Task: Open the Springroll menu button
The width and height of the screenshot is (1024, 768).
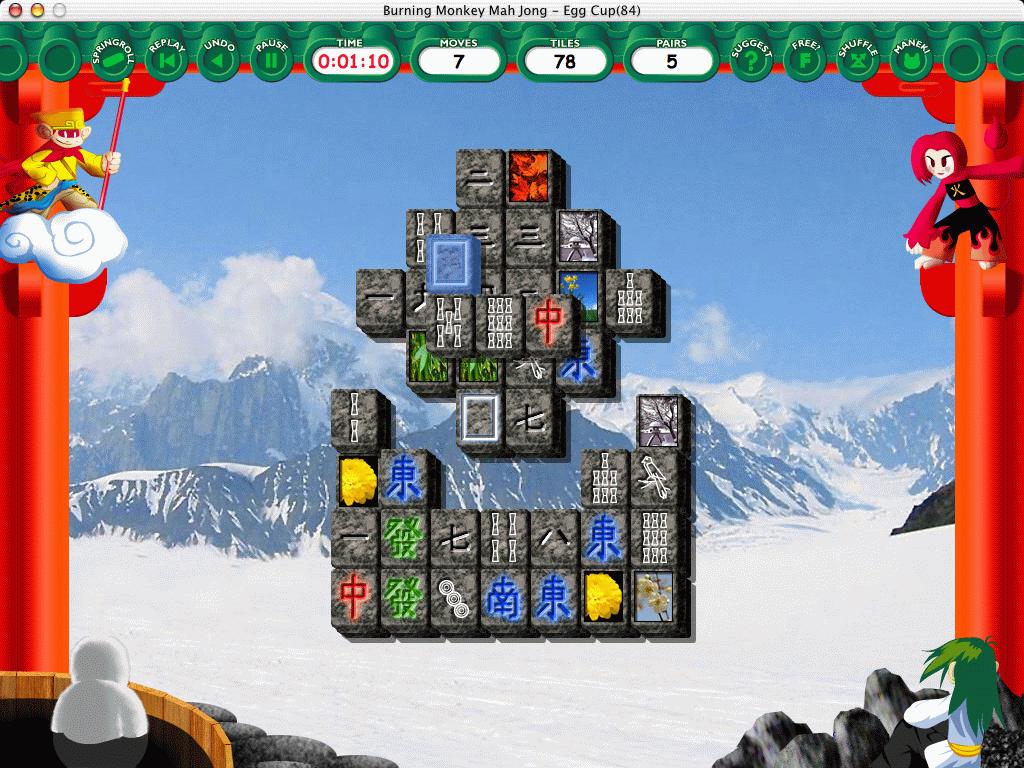Action: (x=111, y=60)
